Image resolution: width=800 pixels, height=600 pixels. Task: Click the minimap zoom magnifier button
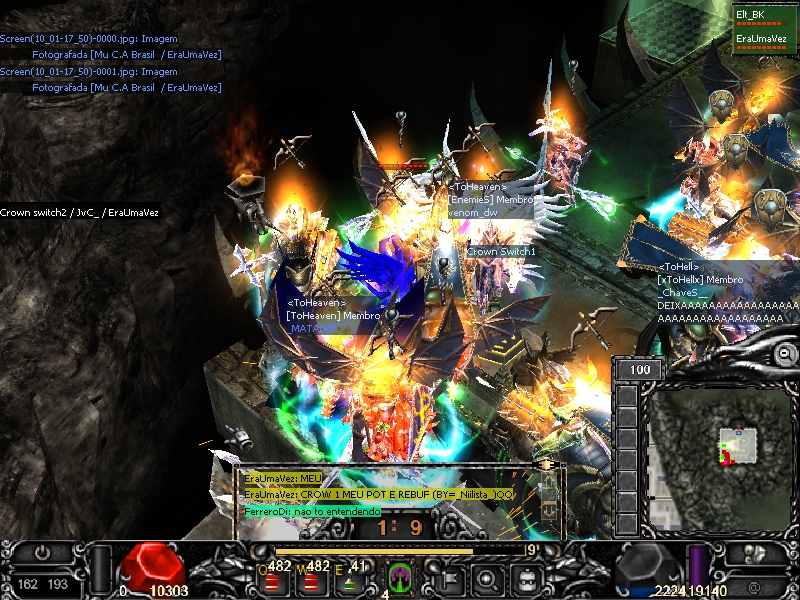coord(785,354)
